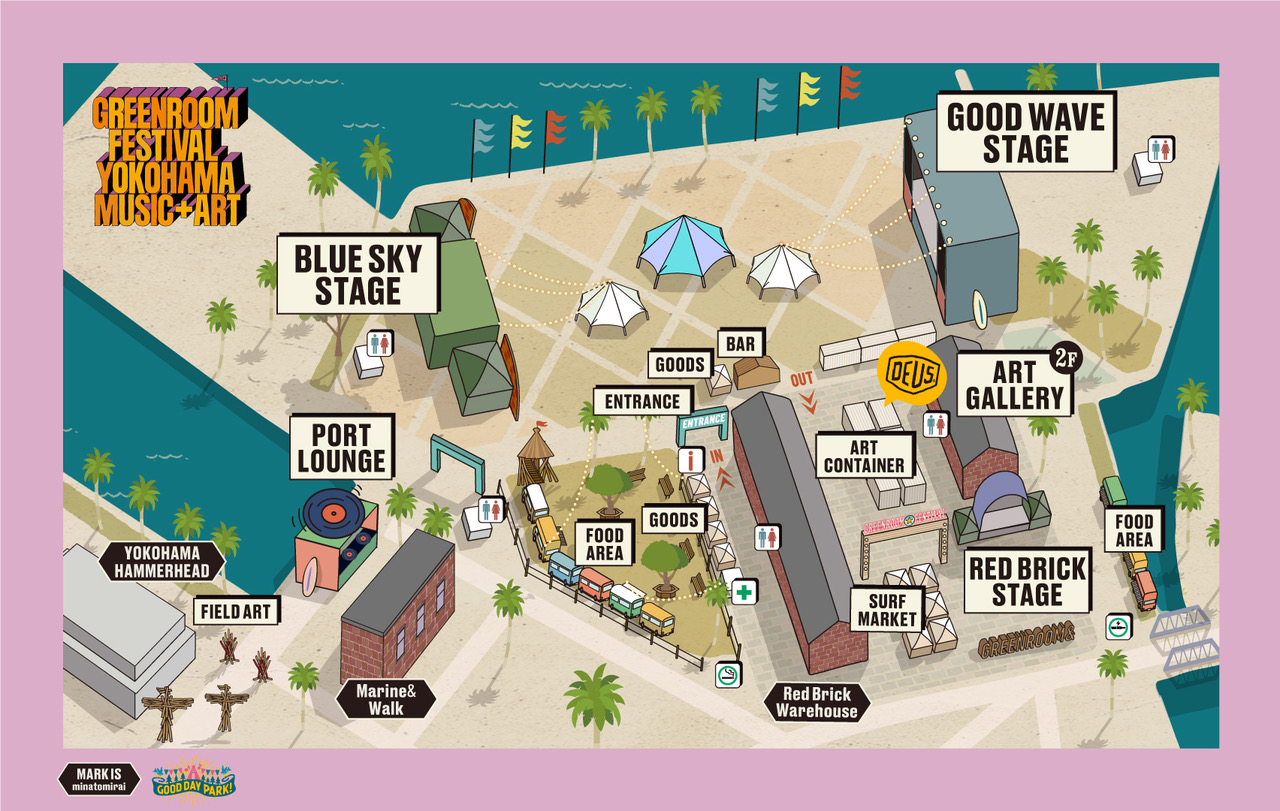The height and width of the screenshot is (811, 1280).
Task: Choose the Art Container label
Action: click(x=864, y=456)
